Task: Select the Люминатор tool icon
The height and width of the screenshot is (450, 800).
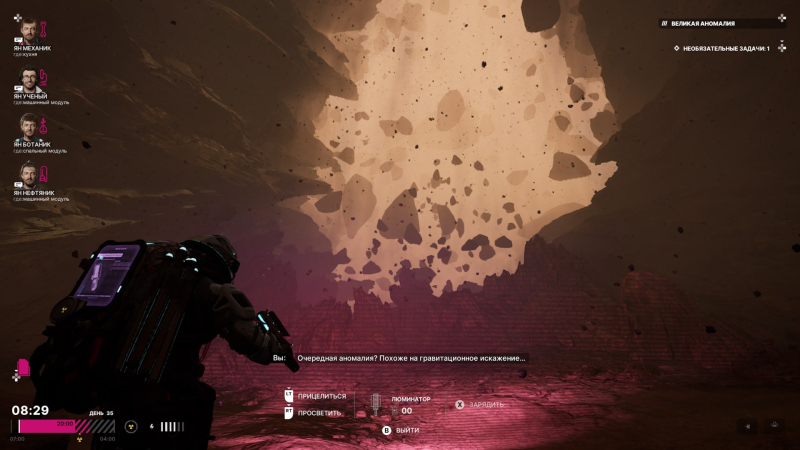Action: [x=376, y=404]
